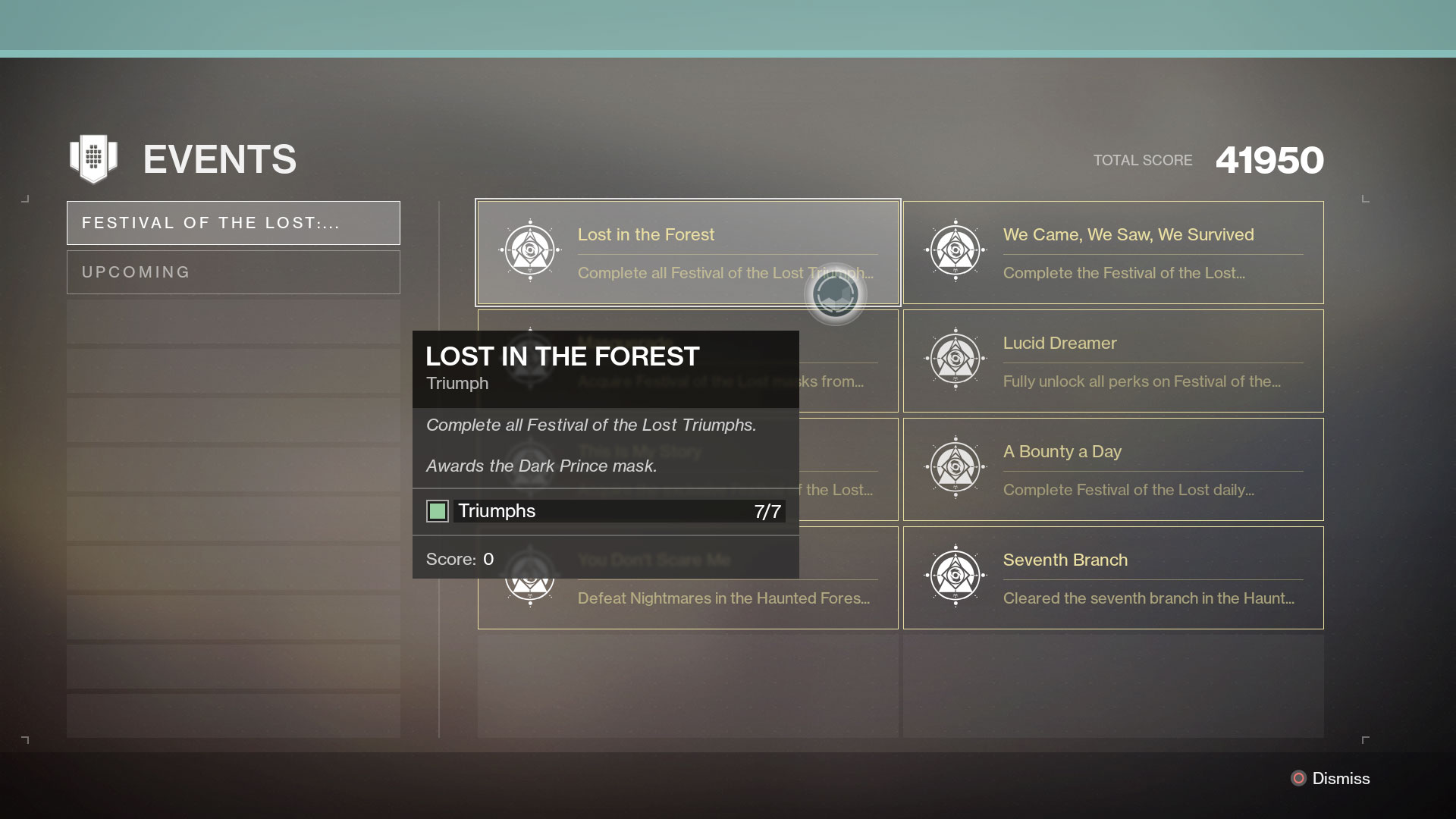Click the Seventh Branch triumph seal
The image size is (1456, 819).
pos(955,574)
